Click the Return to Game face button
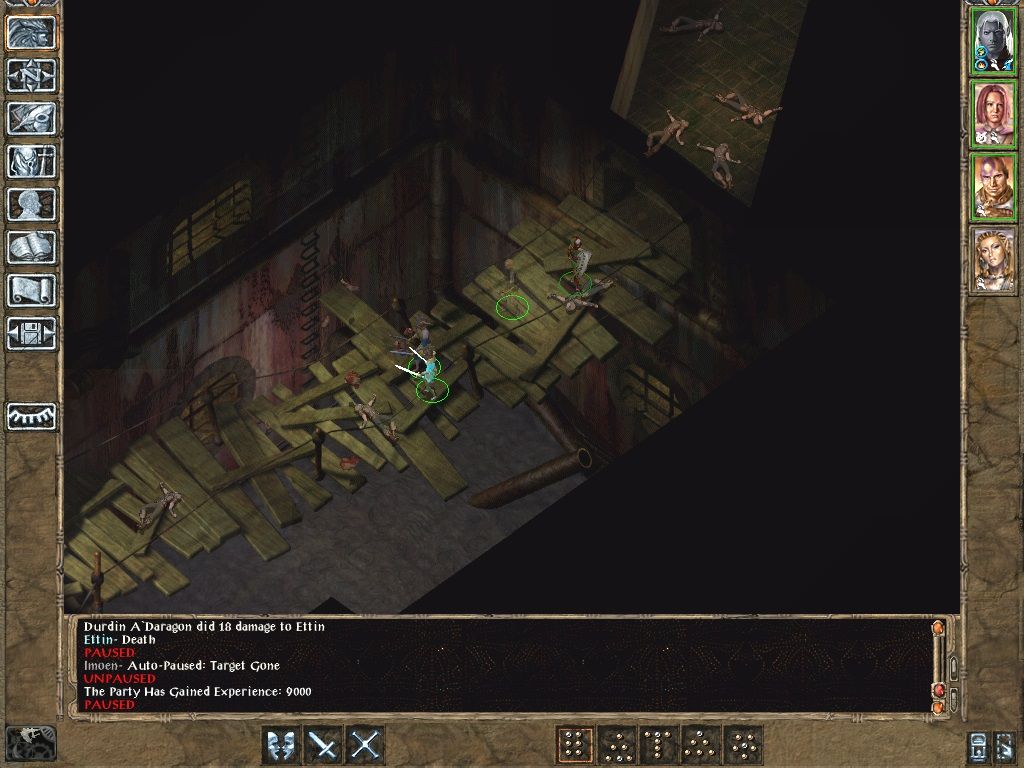Image resolution: width=1024 pixels, height=768 pixels. pyautogui.click(x=32, y=33)
